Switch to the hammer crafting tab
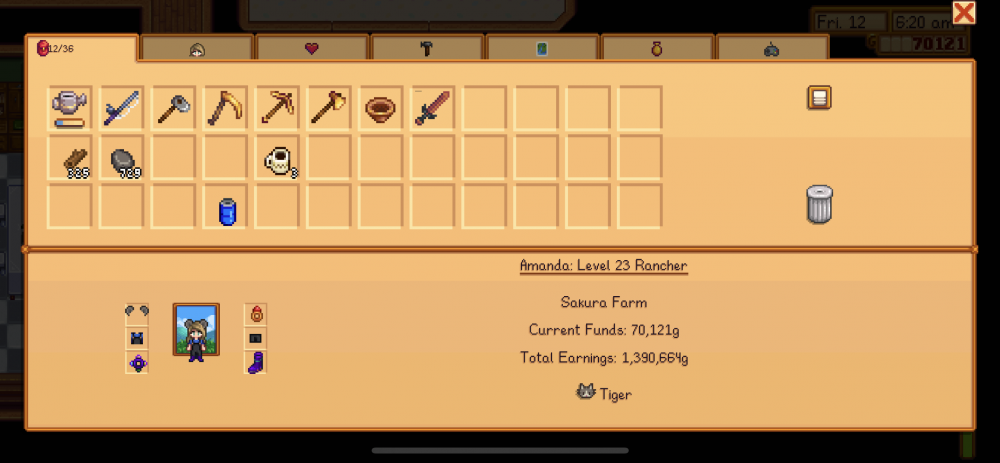This screenshot has height=463, width=1000. pos(427,48)
